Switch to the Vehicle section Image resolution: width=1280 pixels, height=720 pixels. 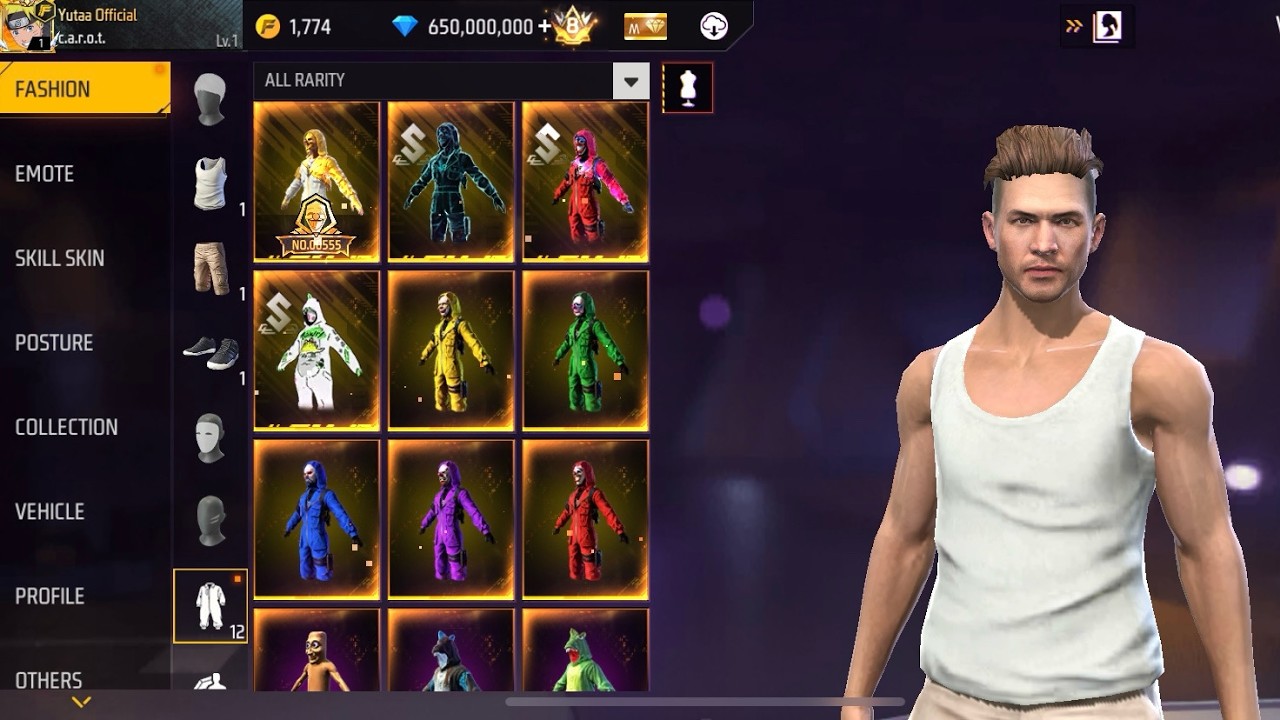50,512
